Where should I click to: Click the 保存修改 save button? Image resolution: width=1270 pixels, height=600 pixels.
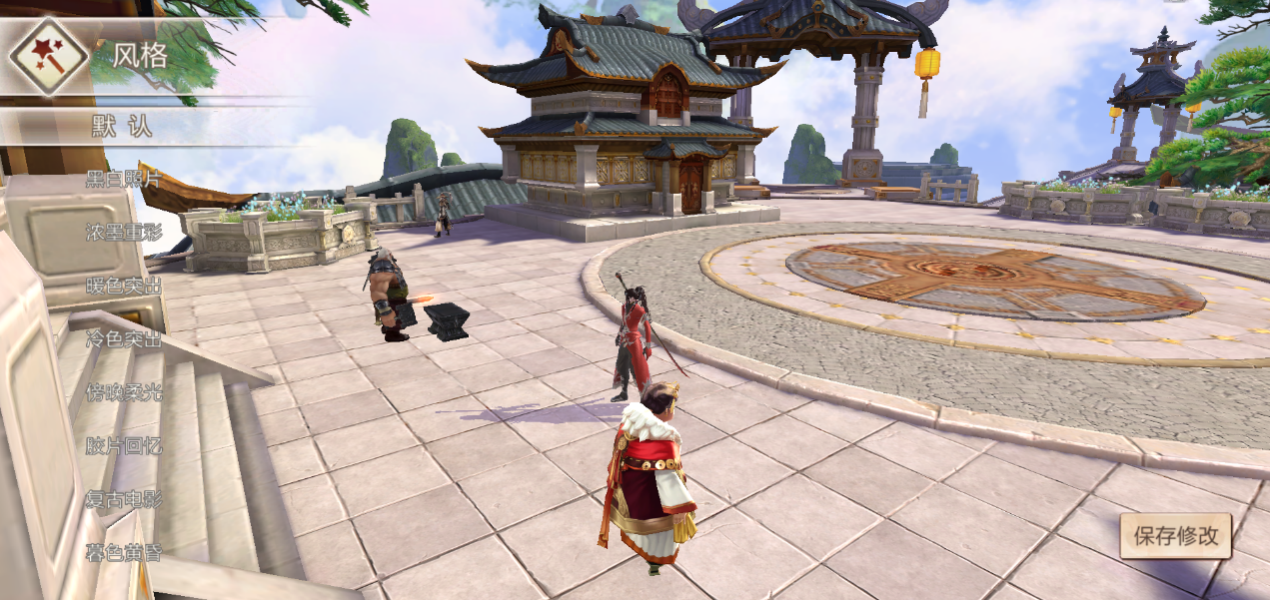1175,536
